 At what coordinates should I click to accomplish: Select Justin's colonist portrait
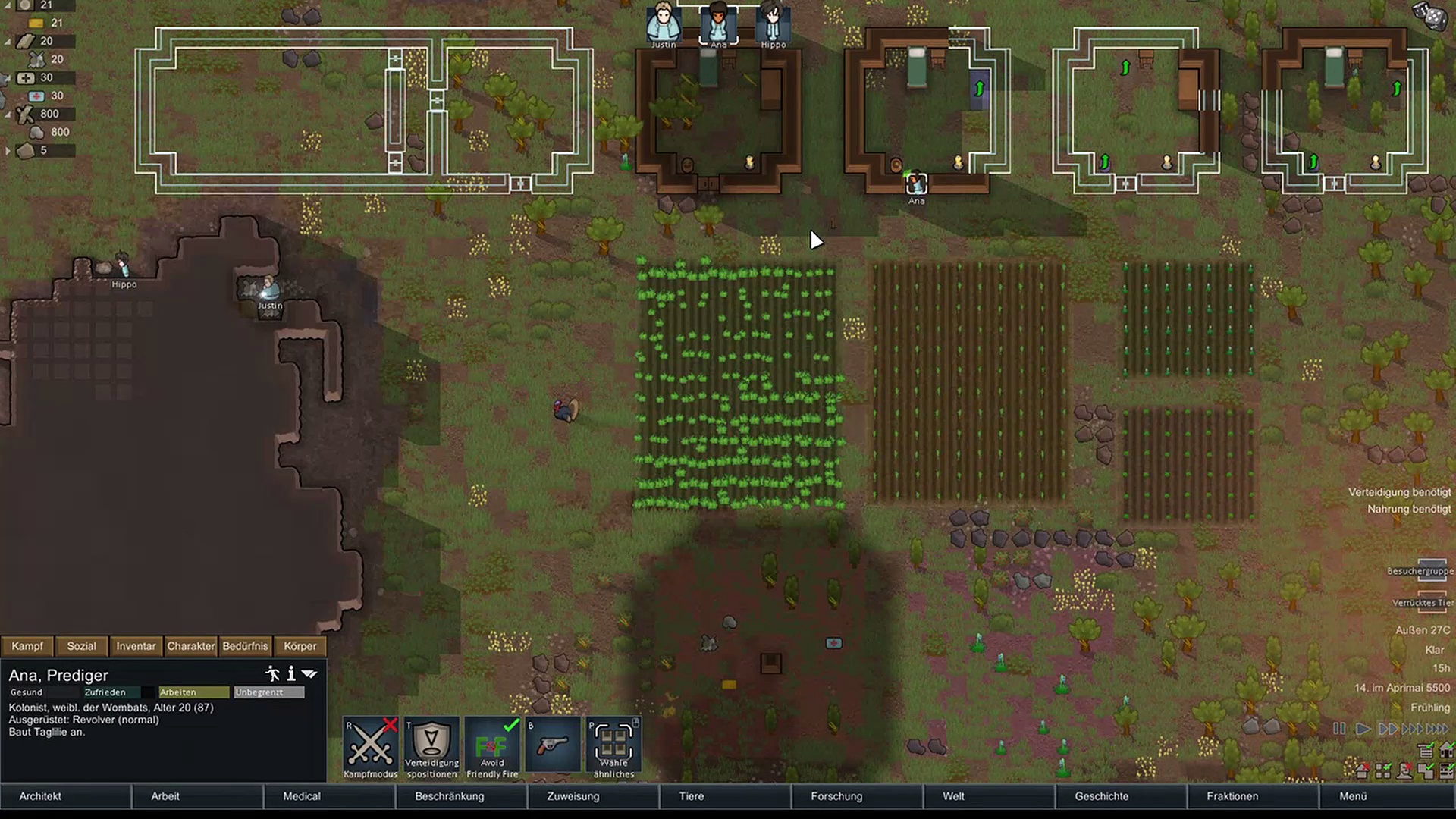point(664,24)
